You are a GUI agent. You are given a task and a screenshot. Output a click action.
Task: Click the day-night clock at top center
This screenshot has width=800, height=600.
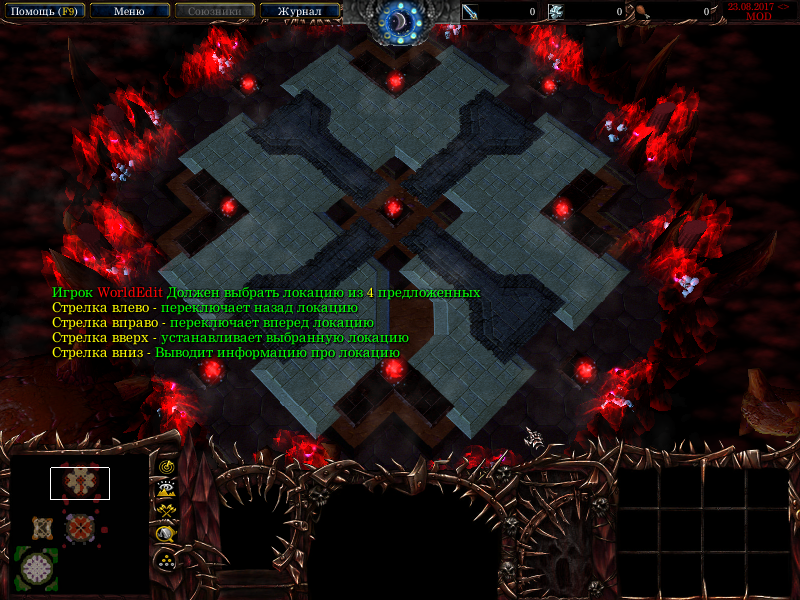400,20
